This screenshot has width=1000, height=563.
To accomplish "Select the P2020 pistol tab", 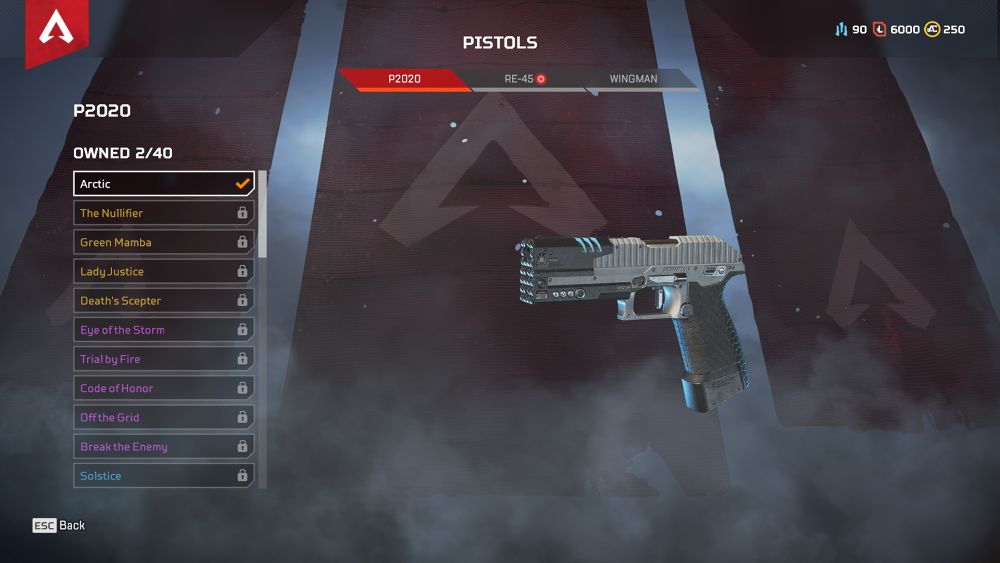I will coord(405,78).
